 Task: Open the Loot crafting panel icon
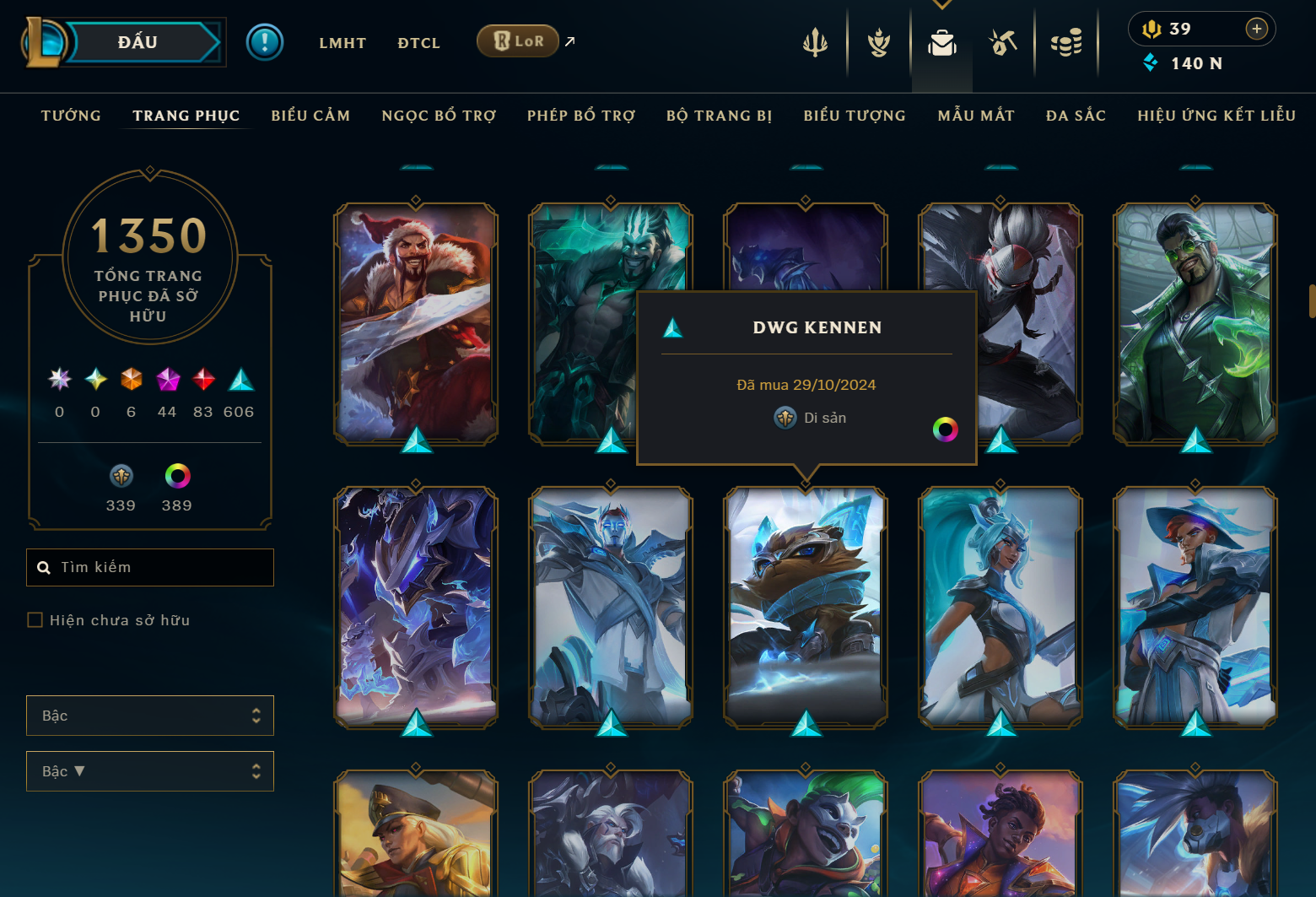[1003, 42]
